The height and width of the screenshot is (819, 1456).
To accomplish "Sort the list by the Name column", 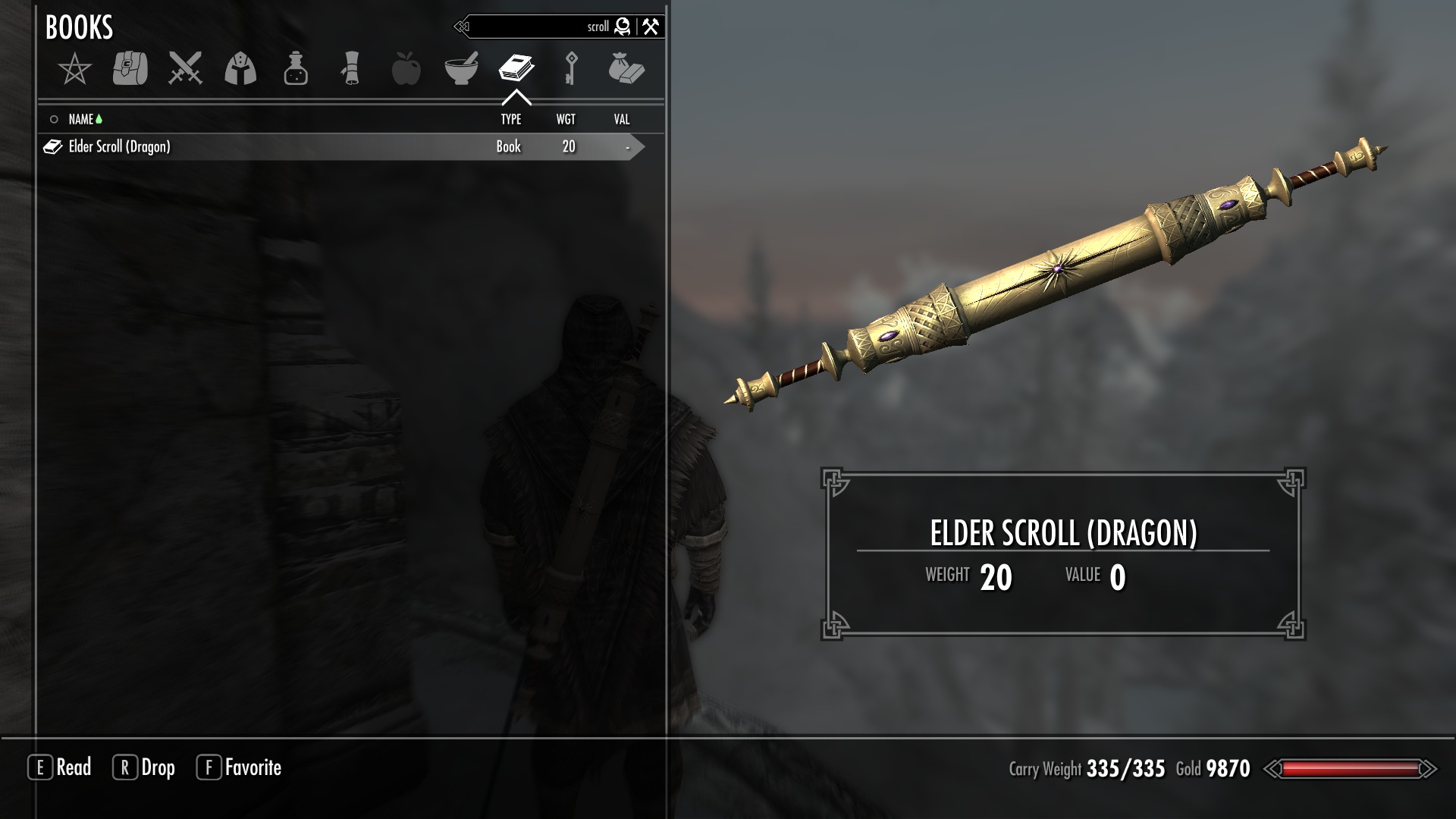I will click(80, 119).
